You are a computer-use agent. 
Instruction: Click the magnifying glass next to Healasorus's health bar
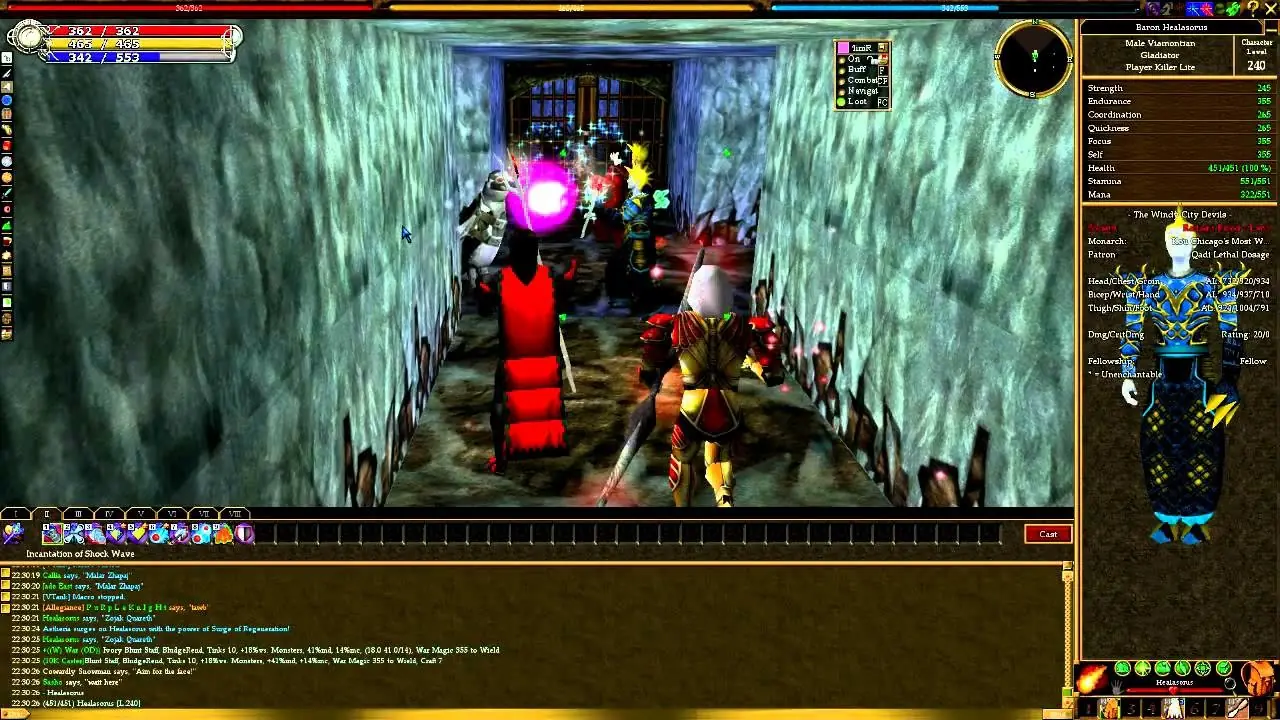coord(1230,686)
